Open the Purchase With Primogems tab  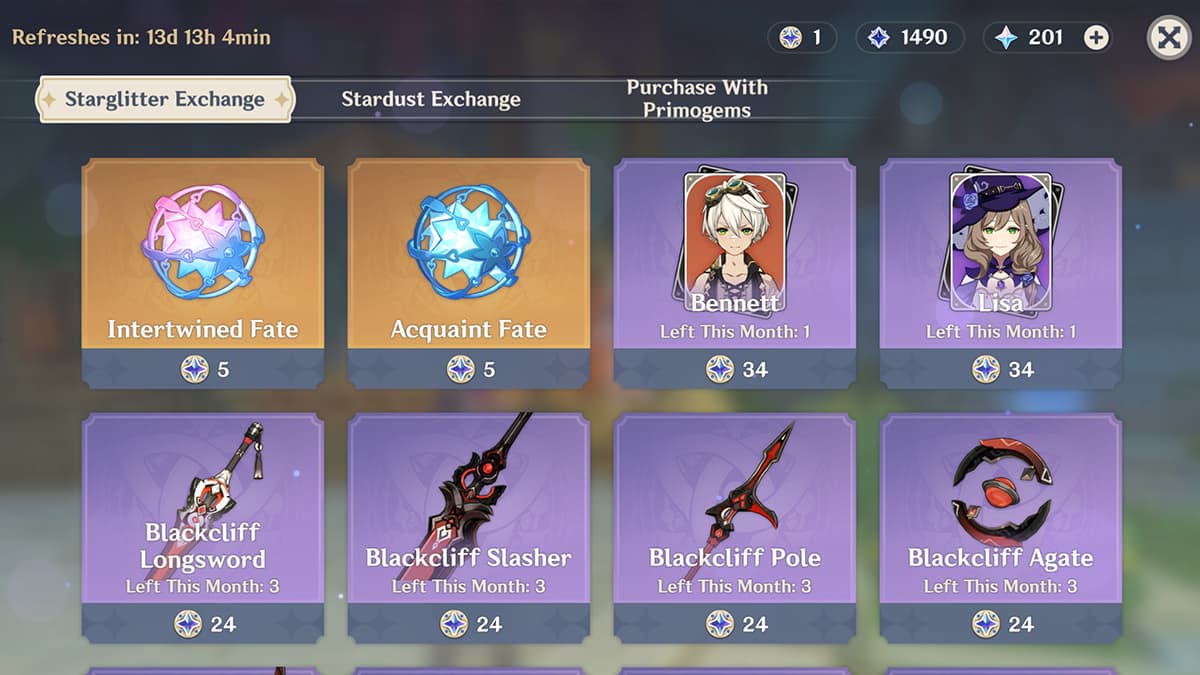[x=697, y=99]
